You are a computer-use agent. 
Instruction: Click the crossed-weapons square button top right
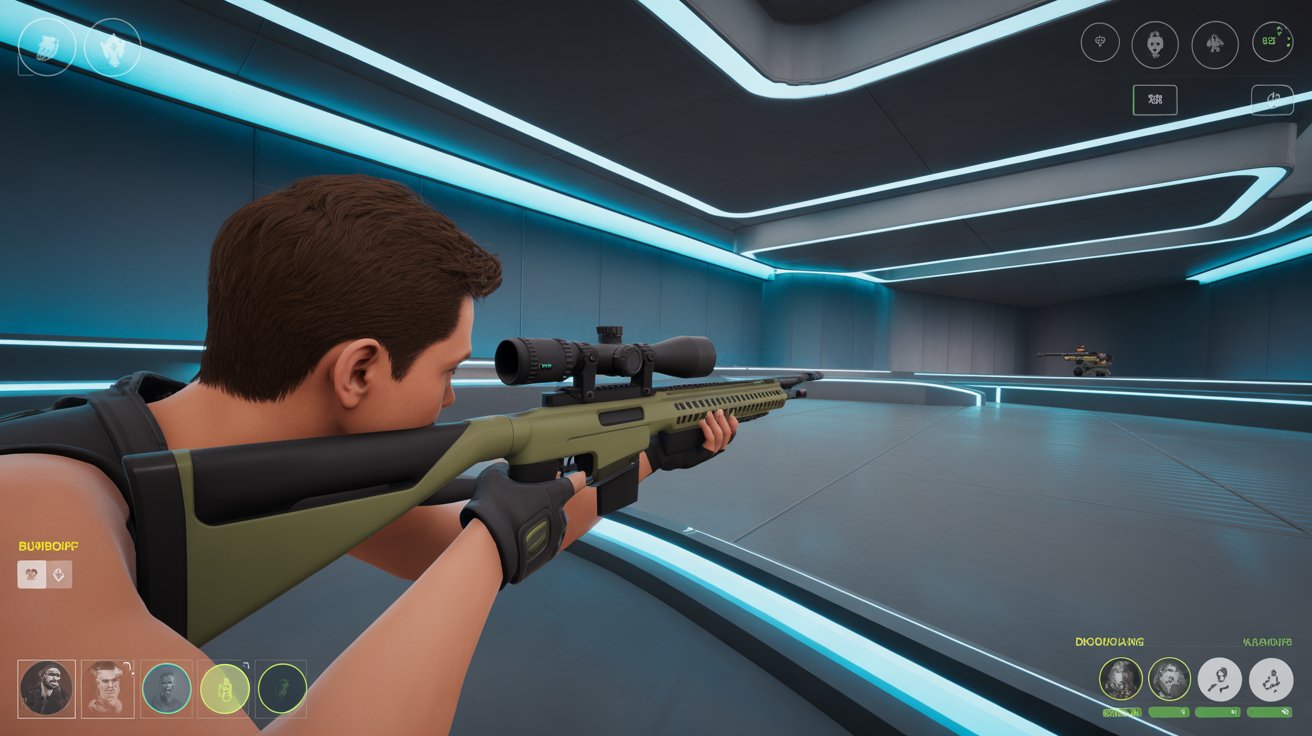tap(1156, 100)
